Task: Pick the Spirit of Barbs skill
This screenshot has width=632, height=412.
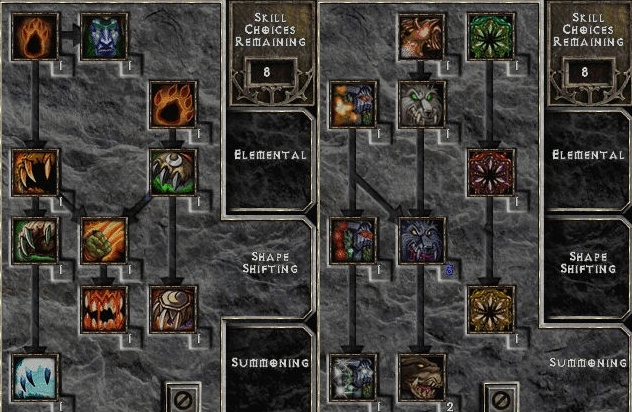Action: (354, 376)
